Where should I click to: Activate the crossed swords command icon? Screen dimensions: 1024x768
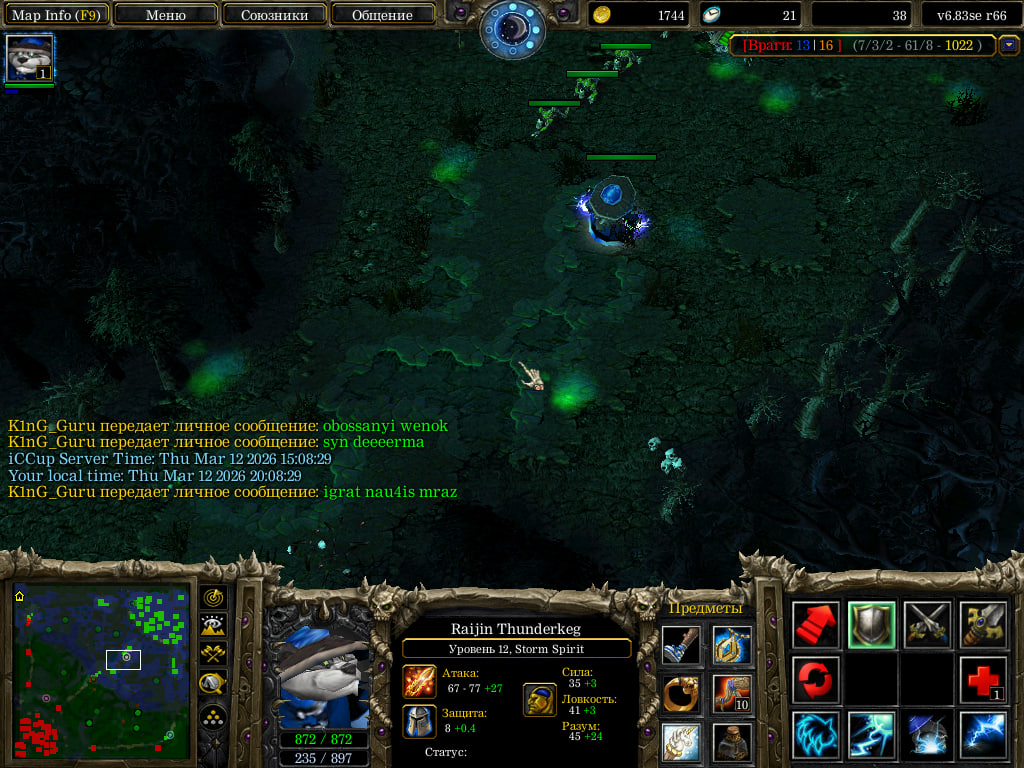point(928,624)
